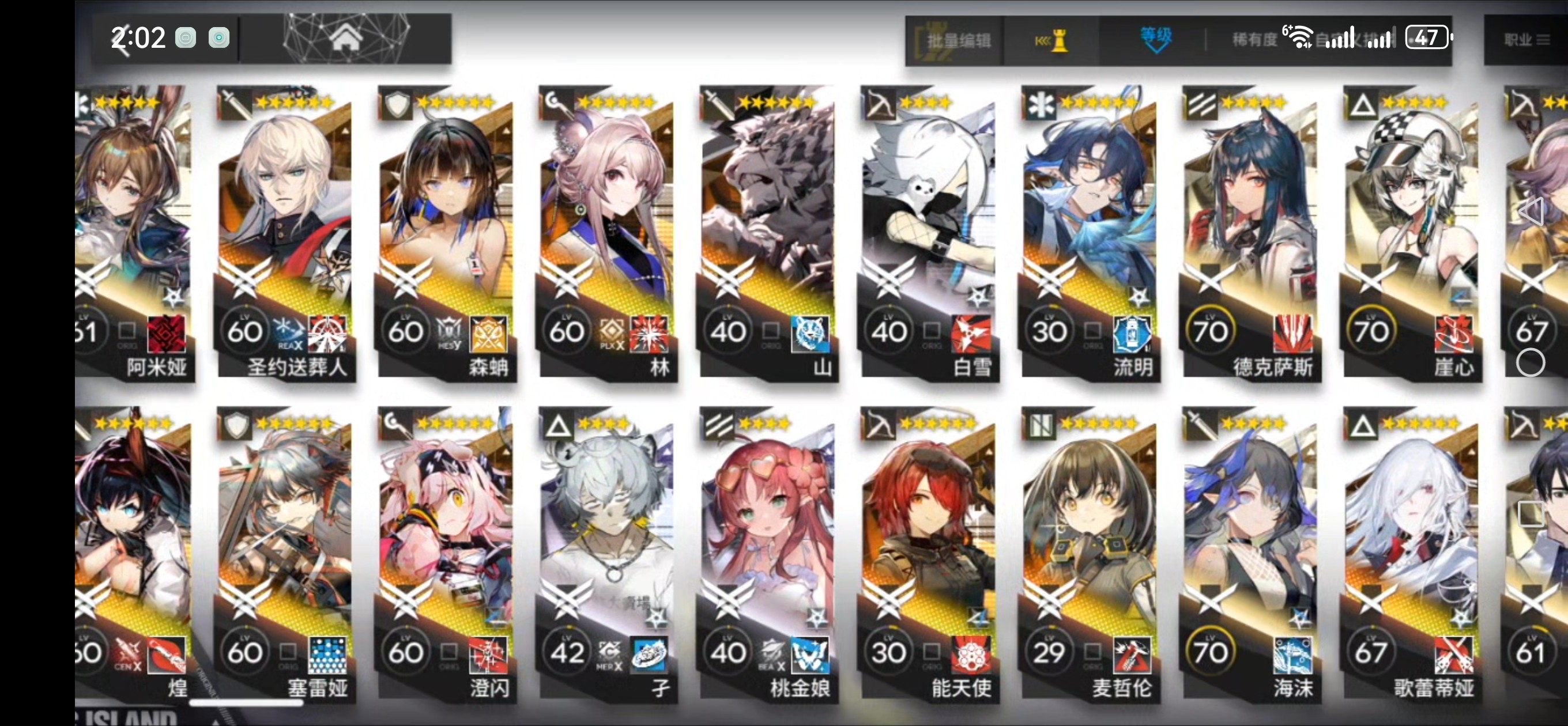The height and width of the screenshot is (726, 1568).
Task: Choose the 崖心 operator card
Action: tap(1411, 234)
